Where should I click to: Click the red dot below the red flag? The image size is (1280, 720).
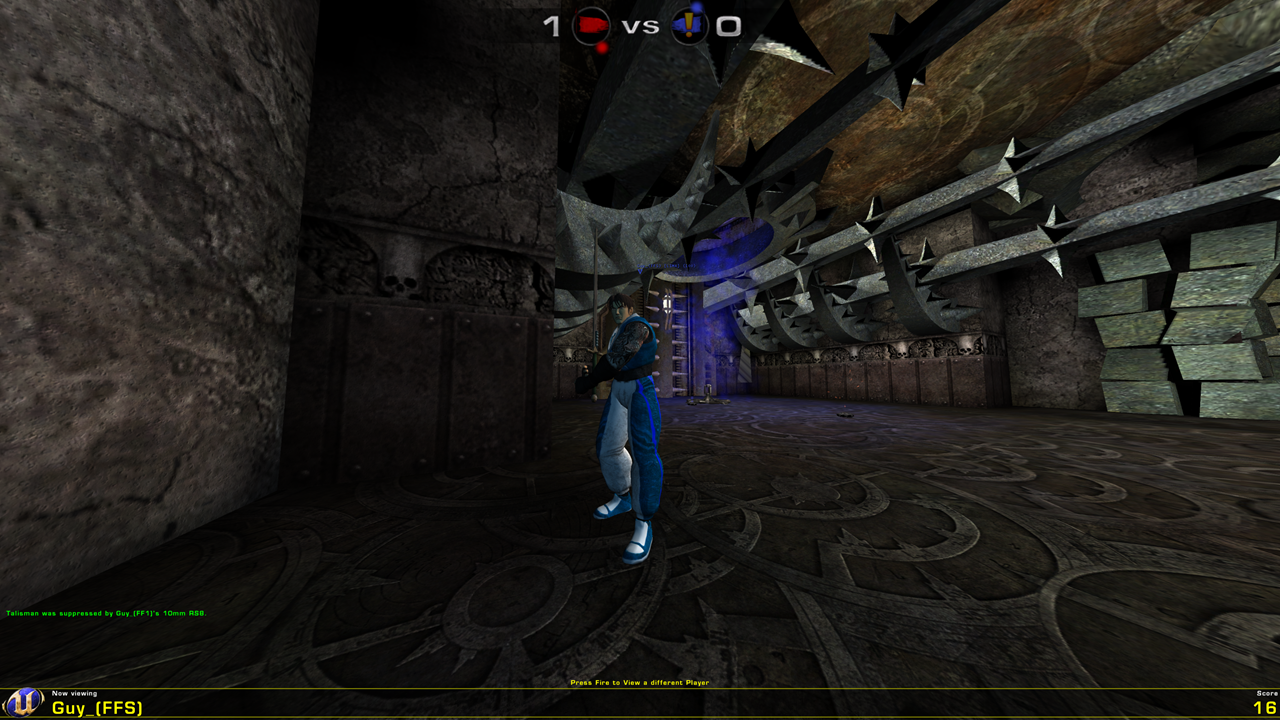pyautogui.click(x=602, y=48)
